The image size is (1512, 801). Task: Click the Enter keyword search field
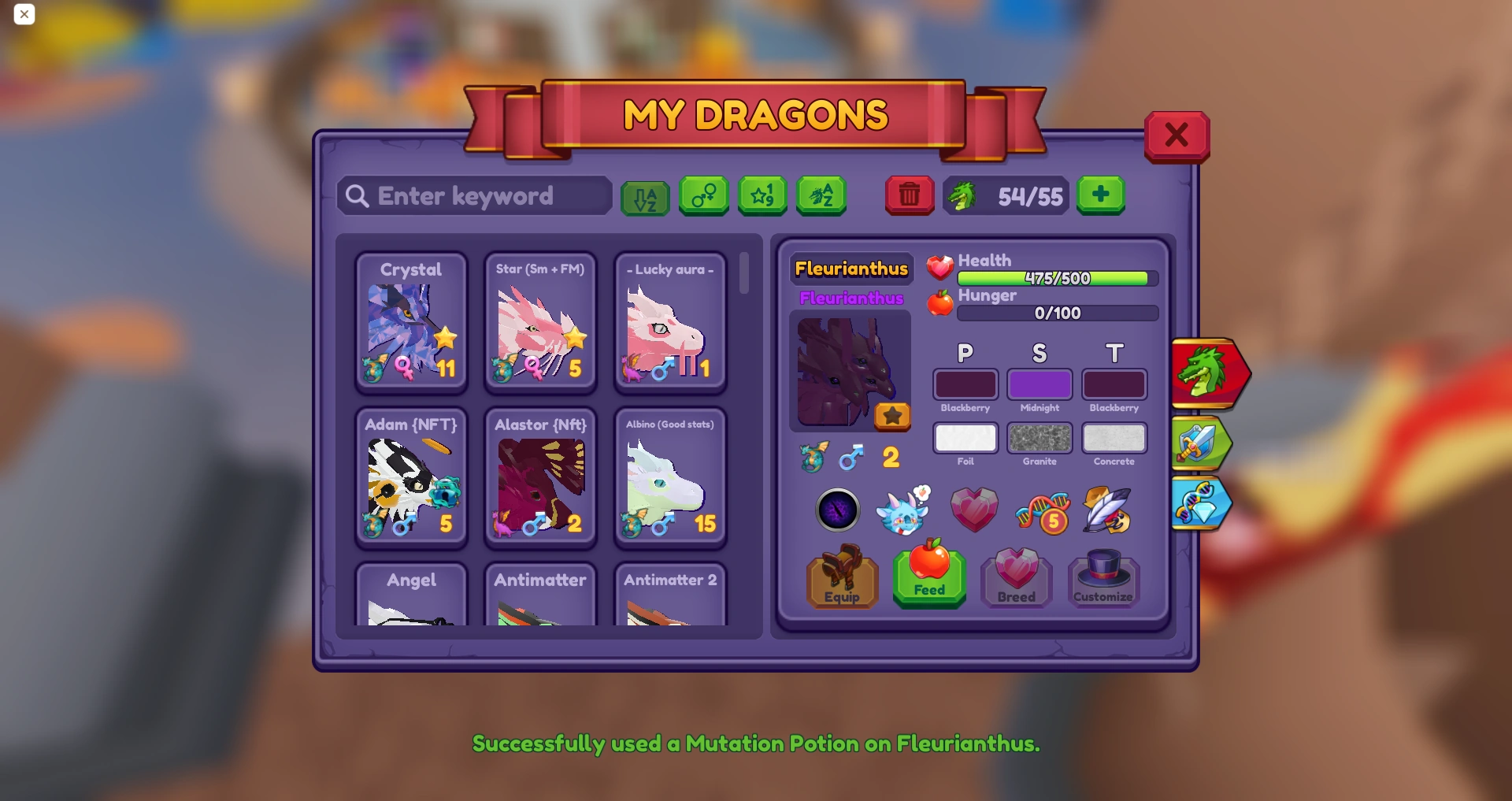[x=473, y=196]
